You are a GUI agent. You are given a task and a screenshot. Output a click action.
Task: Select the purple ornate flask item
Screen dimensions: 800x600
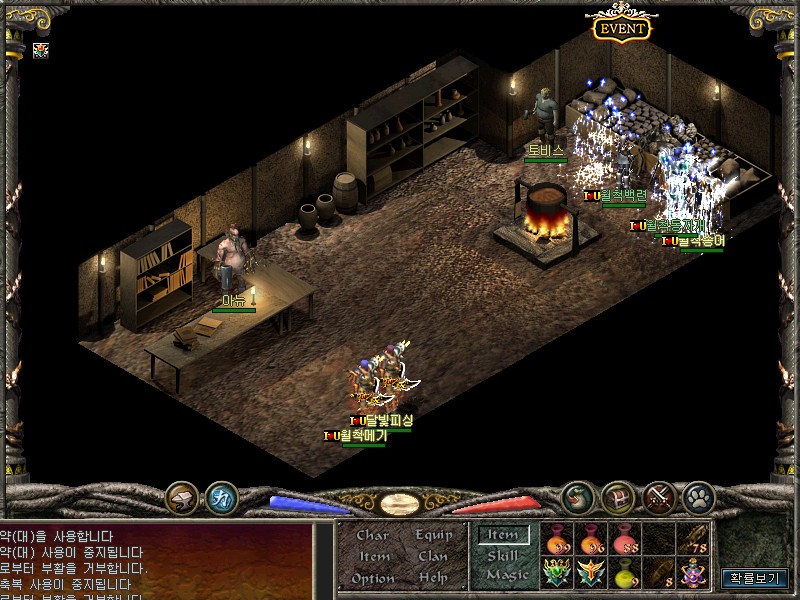[693, 572]
